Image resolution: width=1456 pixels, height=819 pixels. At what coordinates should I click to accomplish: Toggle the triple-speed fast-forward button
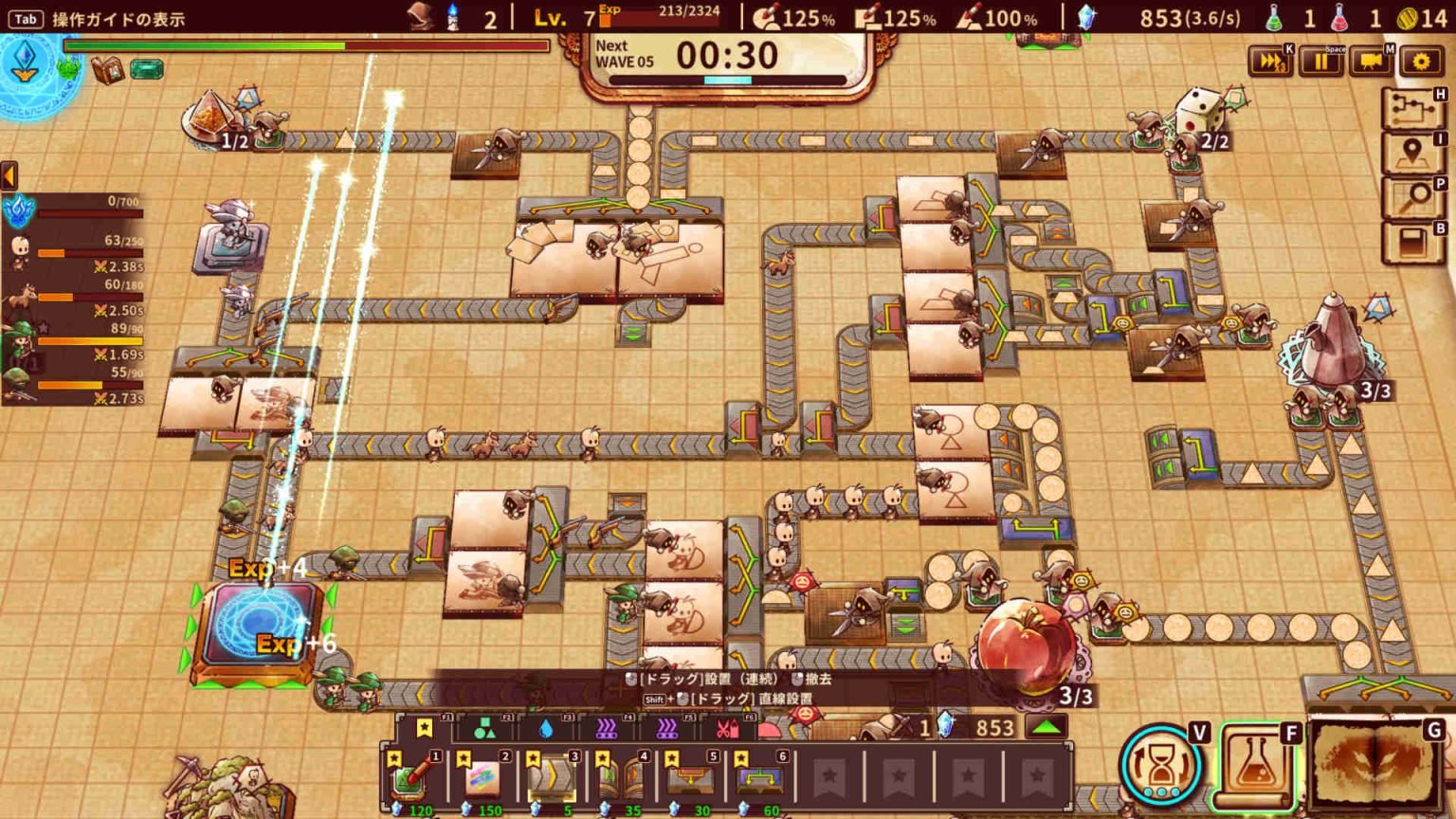1270,62
